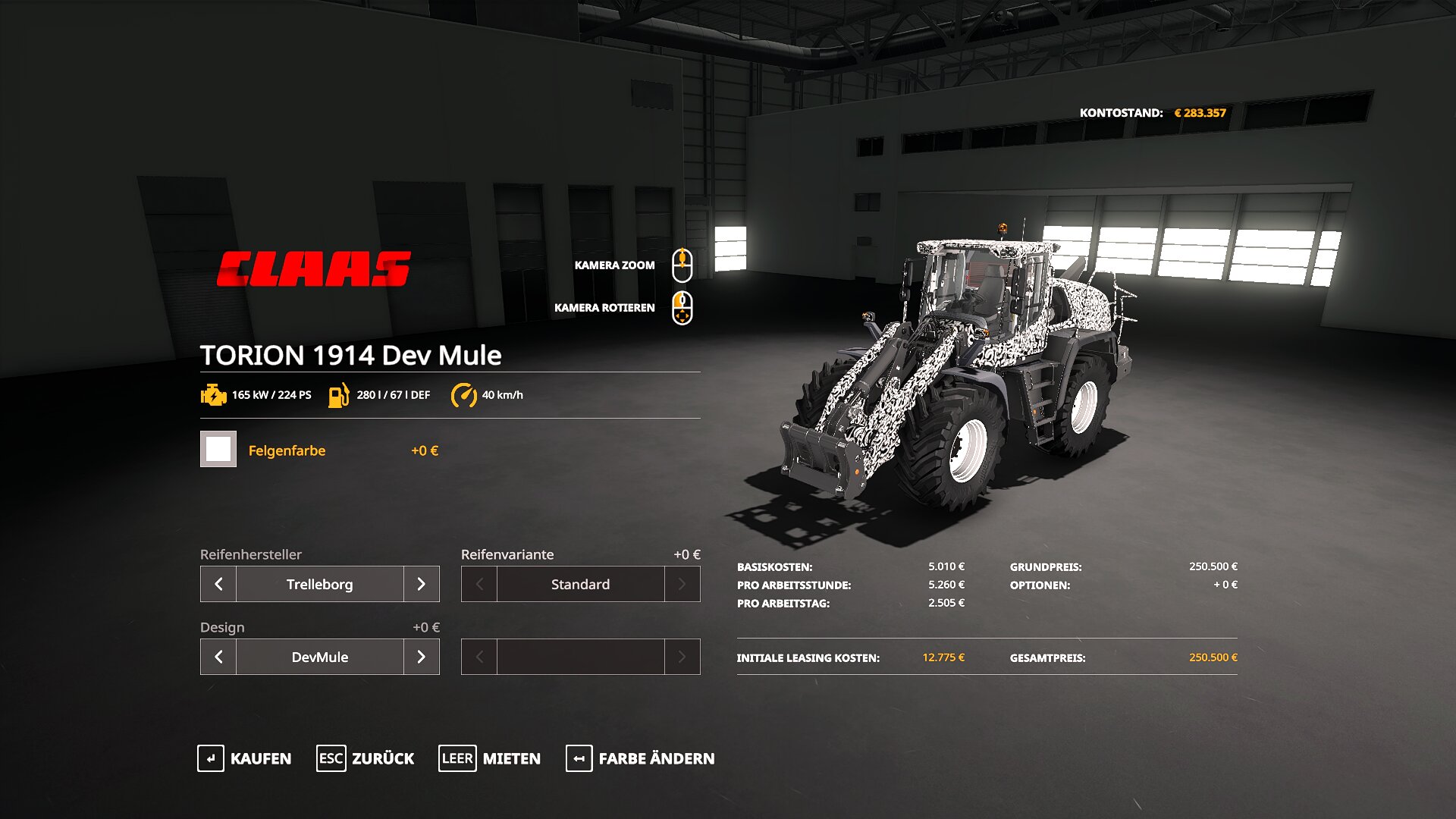Lease the vehicle via MIETEN
Screen dimensions: 1456x819
click(x=490, y=758)
